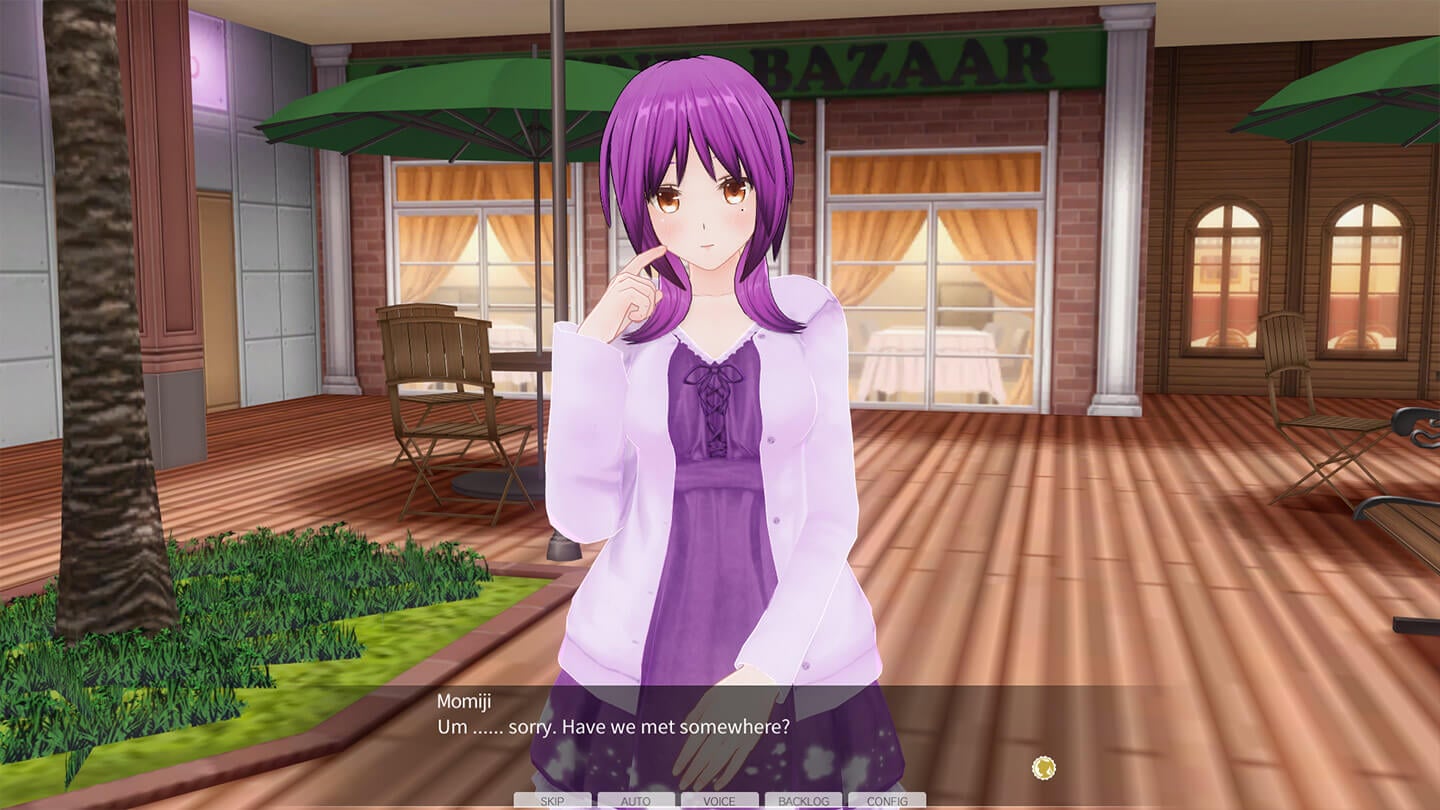The image size is (1440, 810).
Task: Open the BACKLOG history
Action: 803,801
